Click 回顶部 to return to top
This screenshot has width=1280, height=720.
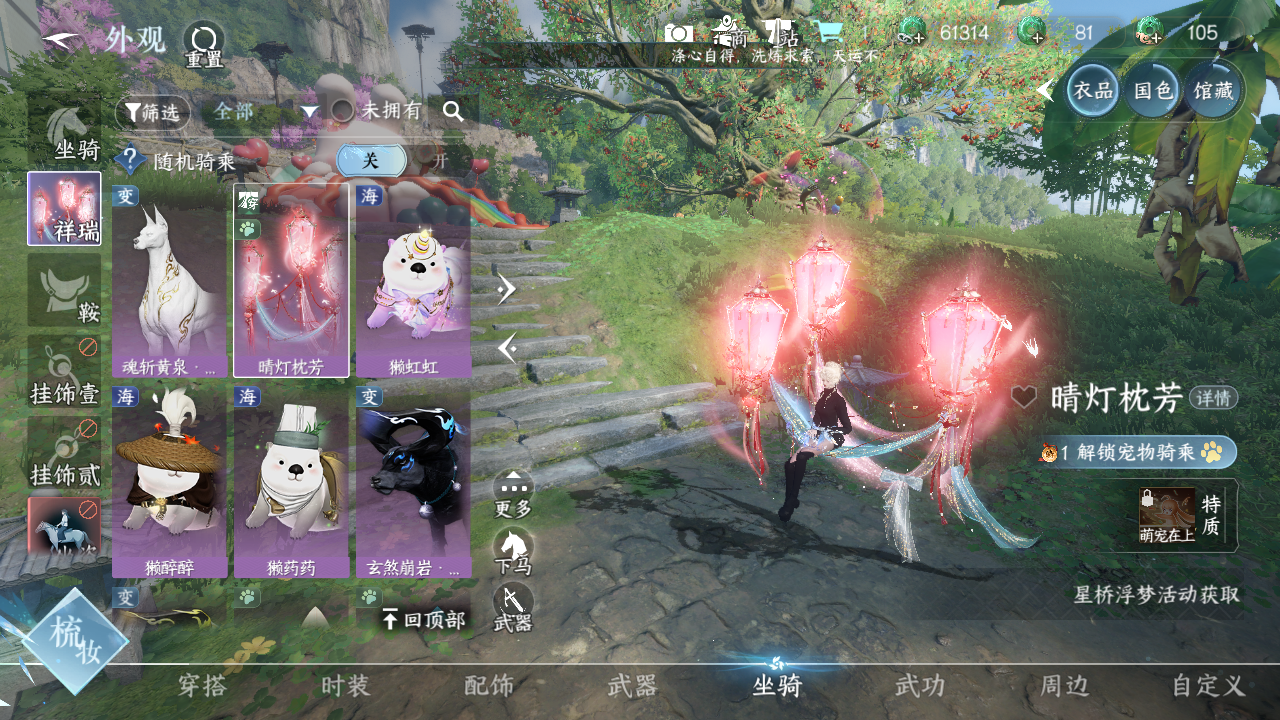(x=425, y=620)
